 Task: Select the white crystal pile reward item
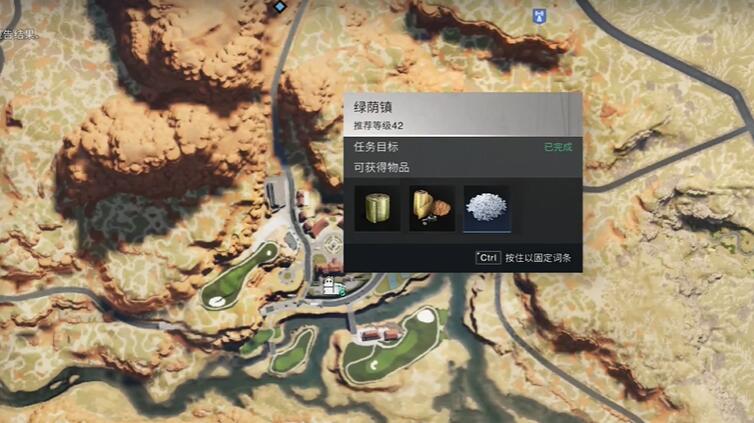pos(487,208)
